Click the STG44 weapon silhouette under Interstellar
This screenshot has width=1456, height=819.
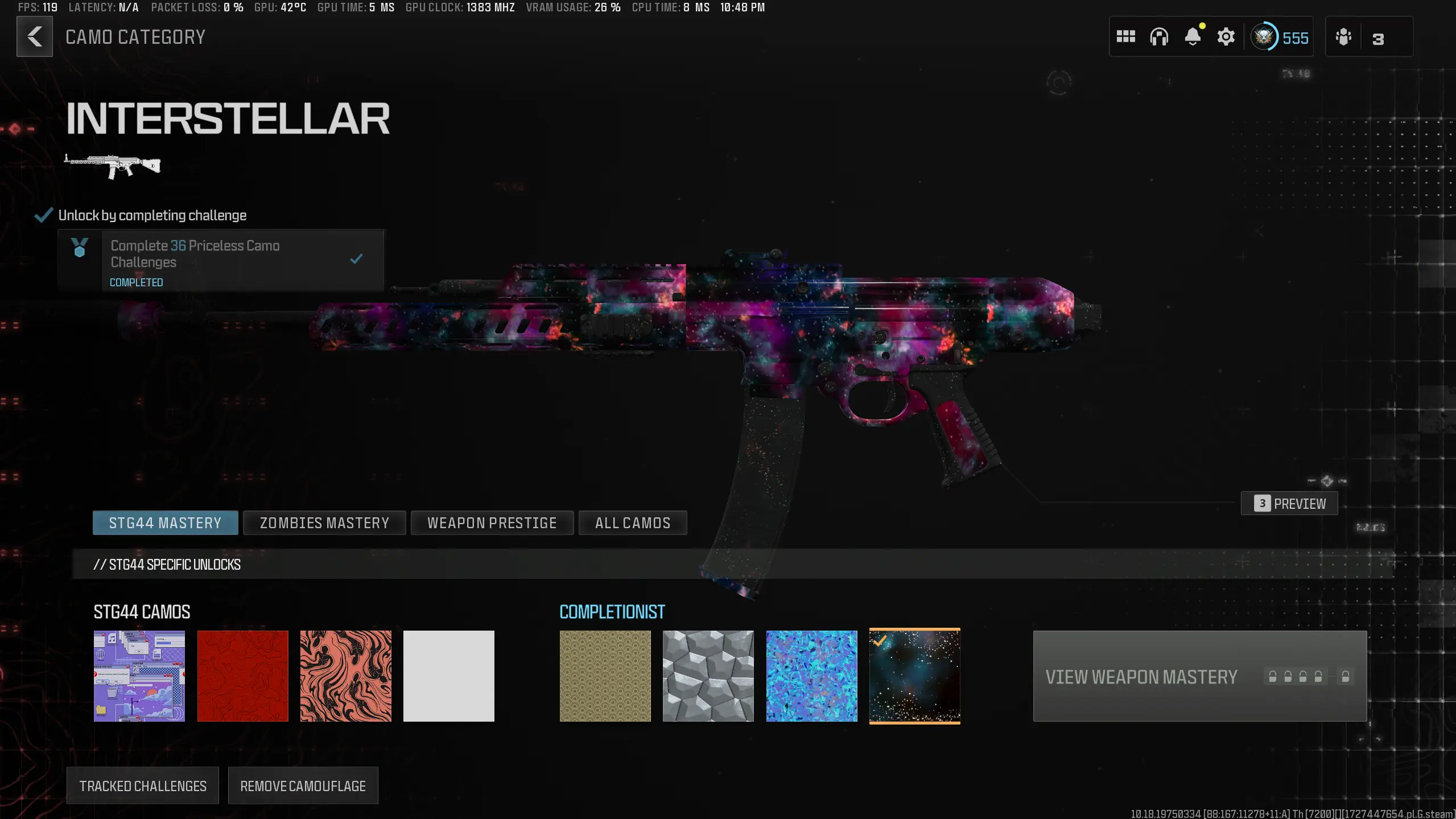click(112, 166)
